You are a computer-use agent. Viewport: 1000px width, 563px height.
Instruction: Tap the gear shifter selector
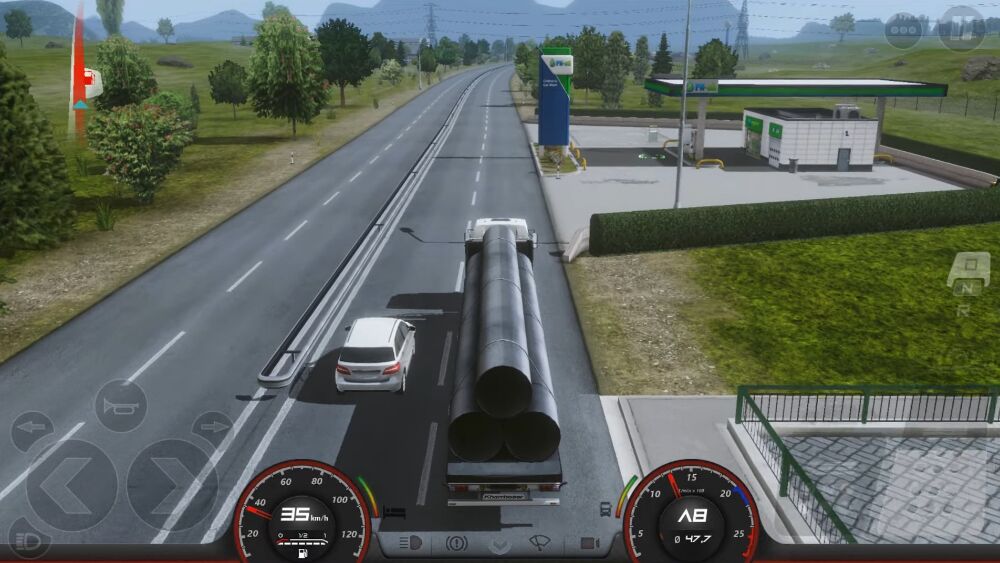967,281
